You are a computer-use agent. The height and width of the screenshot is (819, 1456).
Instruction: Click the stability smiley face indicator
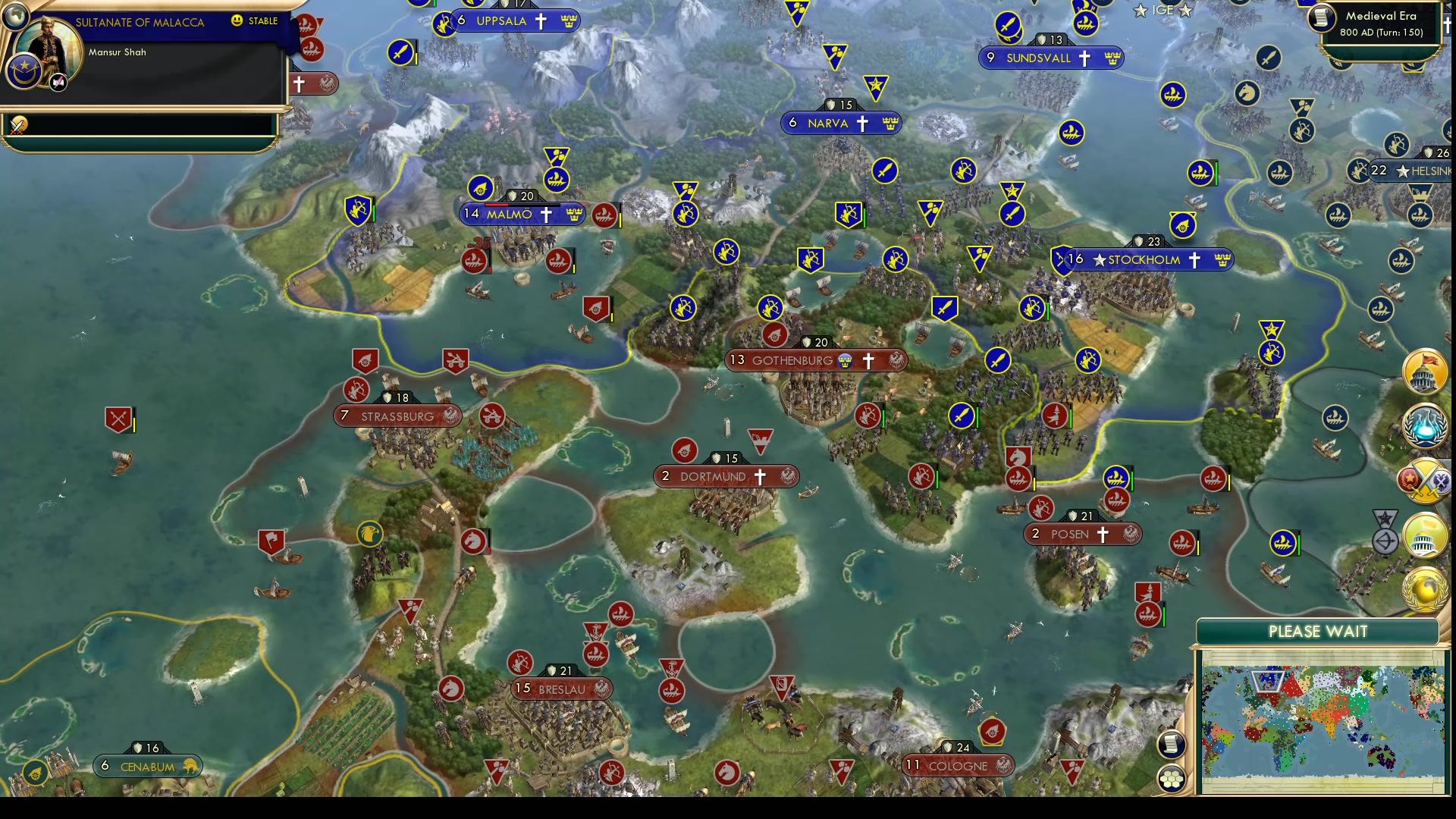(237, 21)
